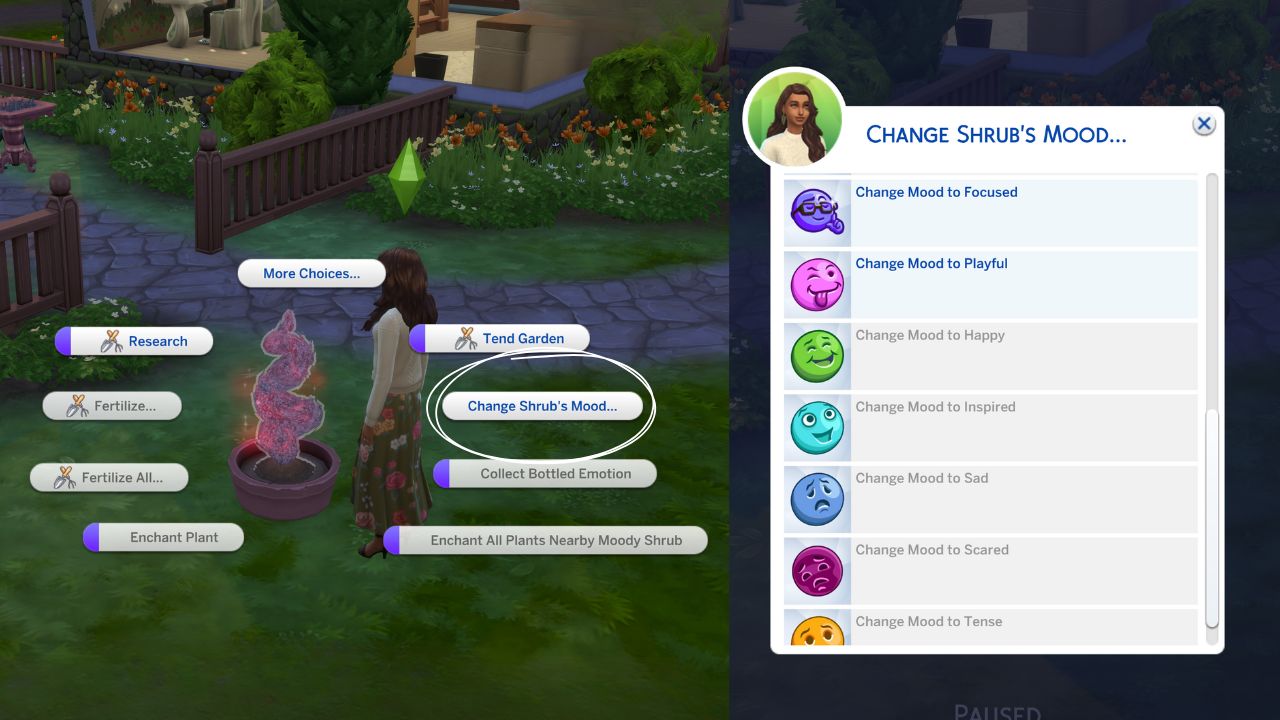This screenshot has width=1280, height=720.
Task: Close the Change Shrub's Mood dialog
Action: (x=1203, y=123)
